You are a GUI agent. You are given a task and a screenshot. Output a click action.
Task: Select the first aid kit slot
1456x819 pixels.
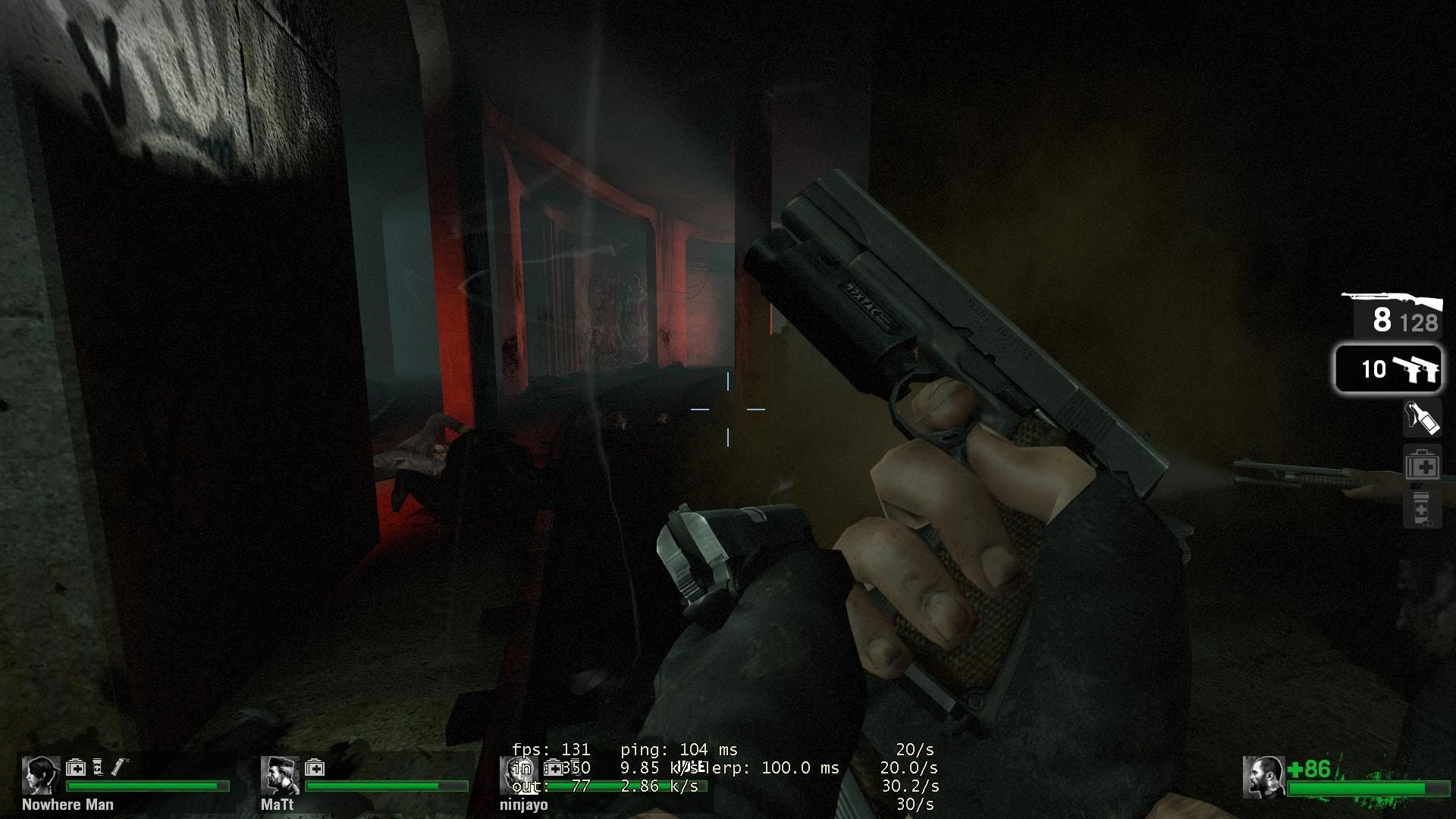point(1422,466)
